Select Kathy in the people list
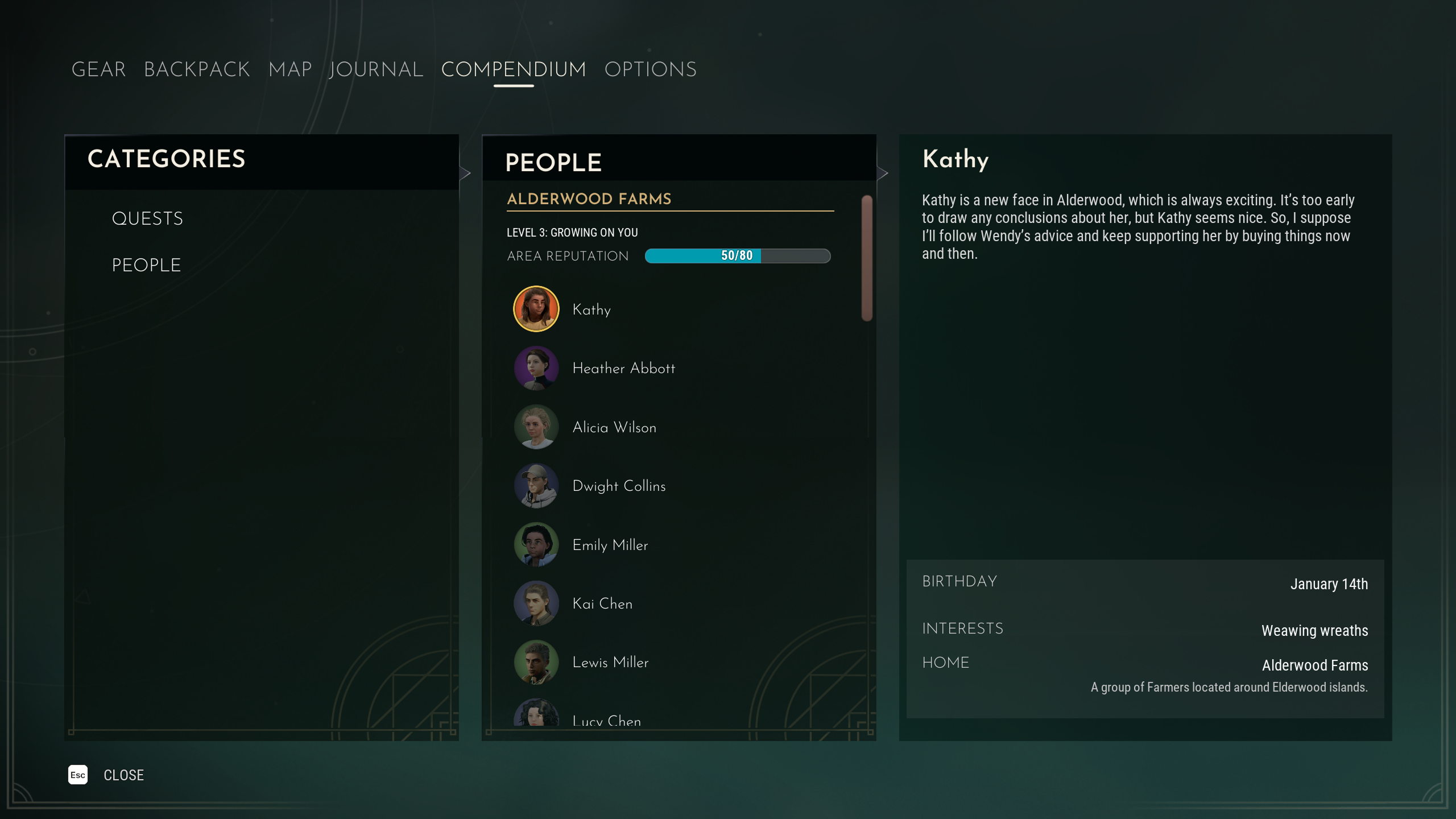The image size is (1456, 819). point(591,309)
